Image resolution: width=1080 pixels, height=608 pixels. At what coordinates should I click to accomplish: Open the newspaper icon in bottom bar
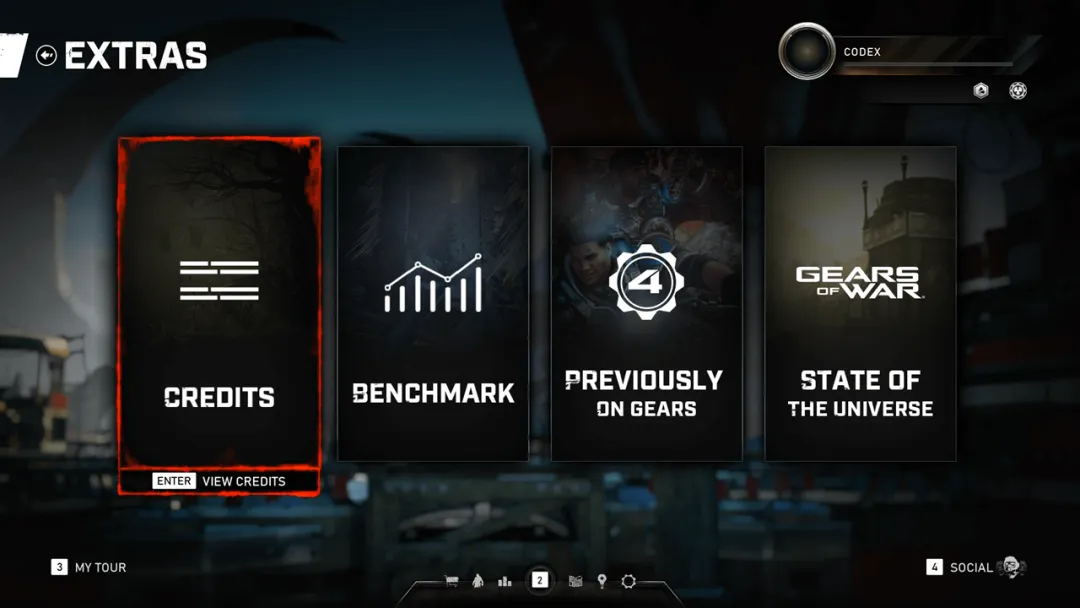(575, 581)
